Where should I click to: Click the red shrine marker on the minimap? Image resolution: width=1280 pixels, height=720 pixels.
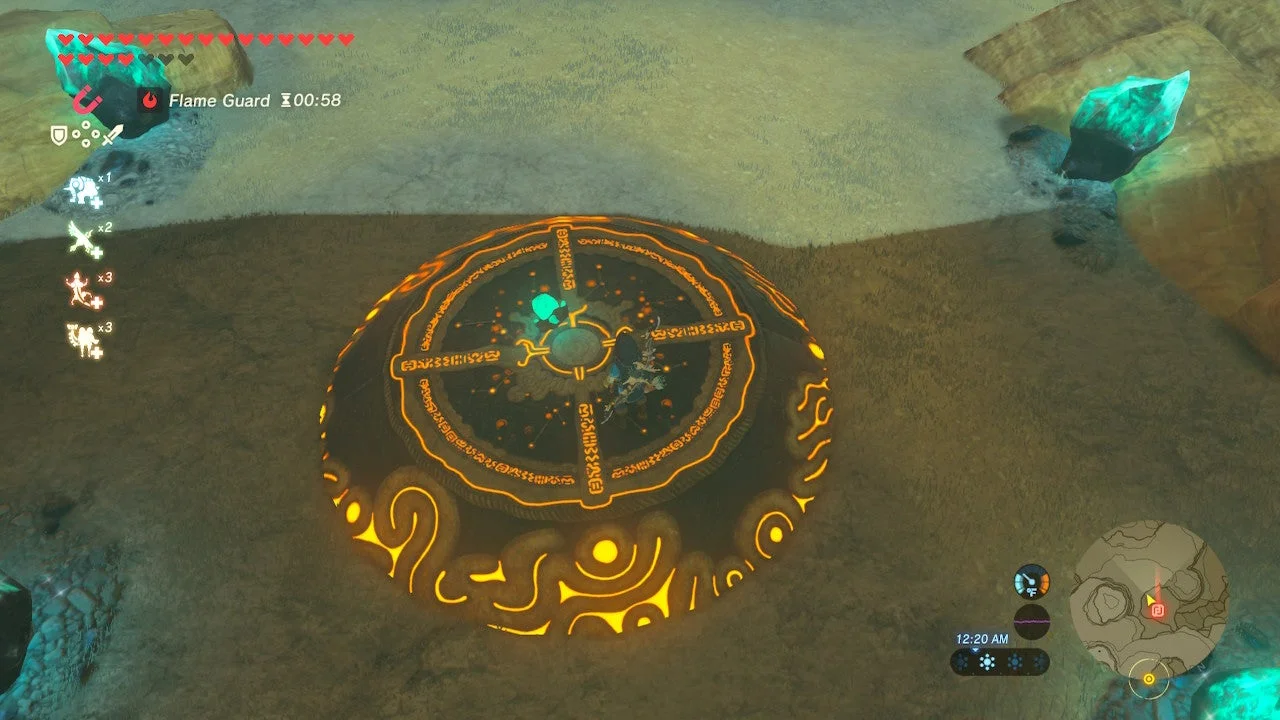pos(1158,607)
